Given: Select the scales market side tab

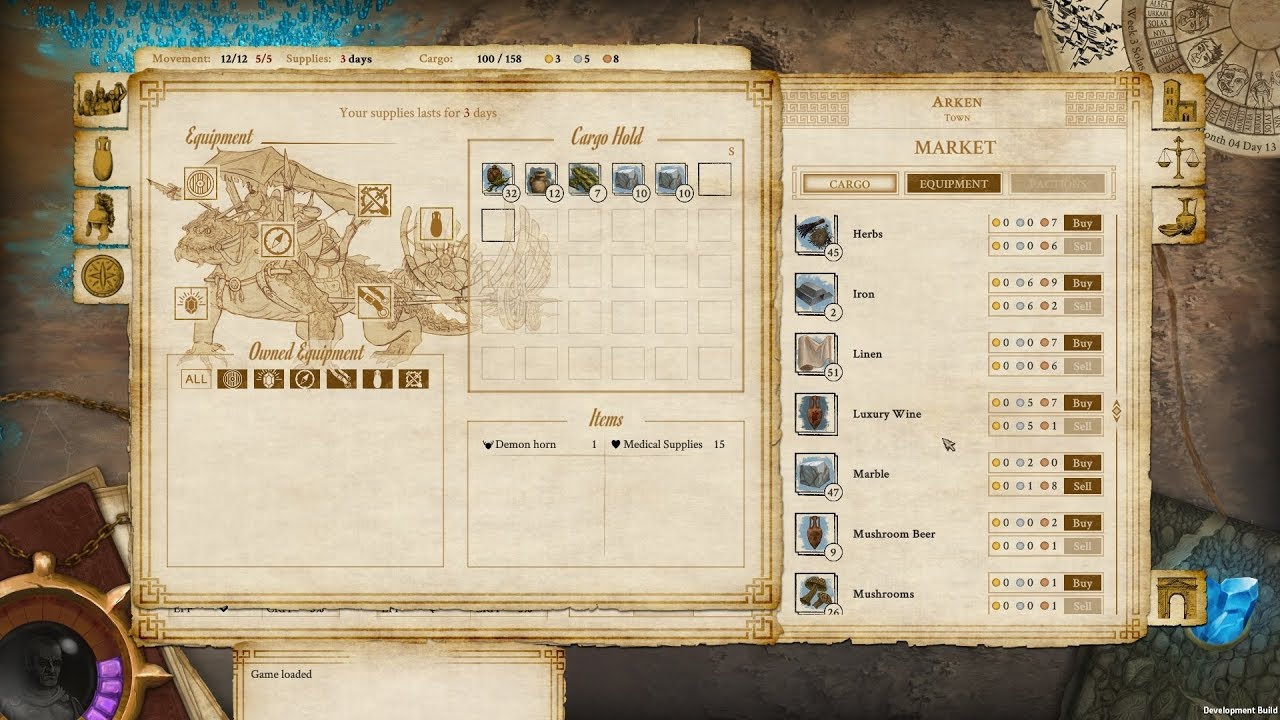Looking at the screenshot, I should click(x=1181, y=158).
